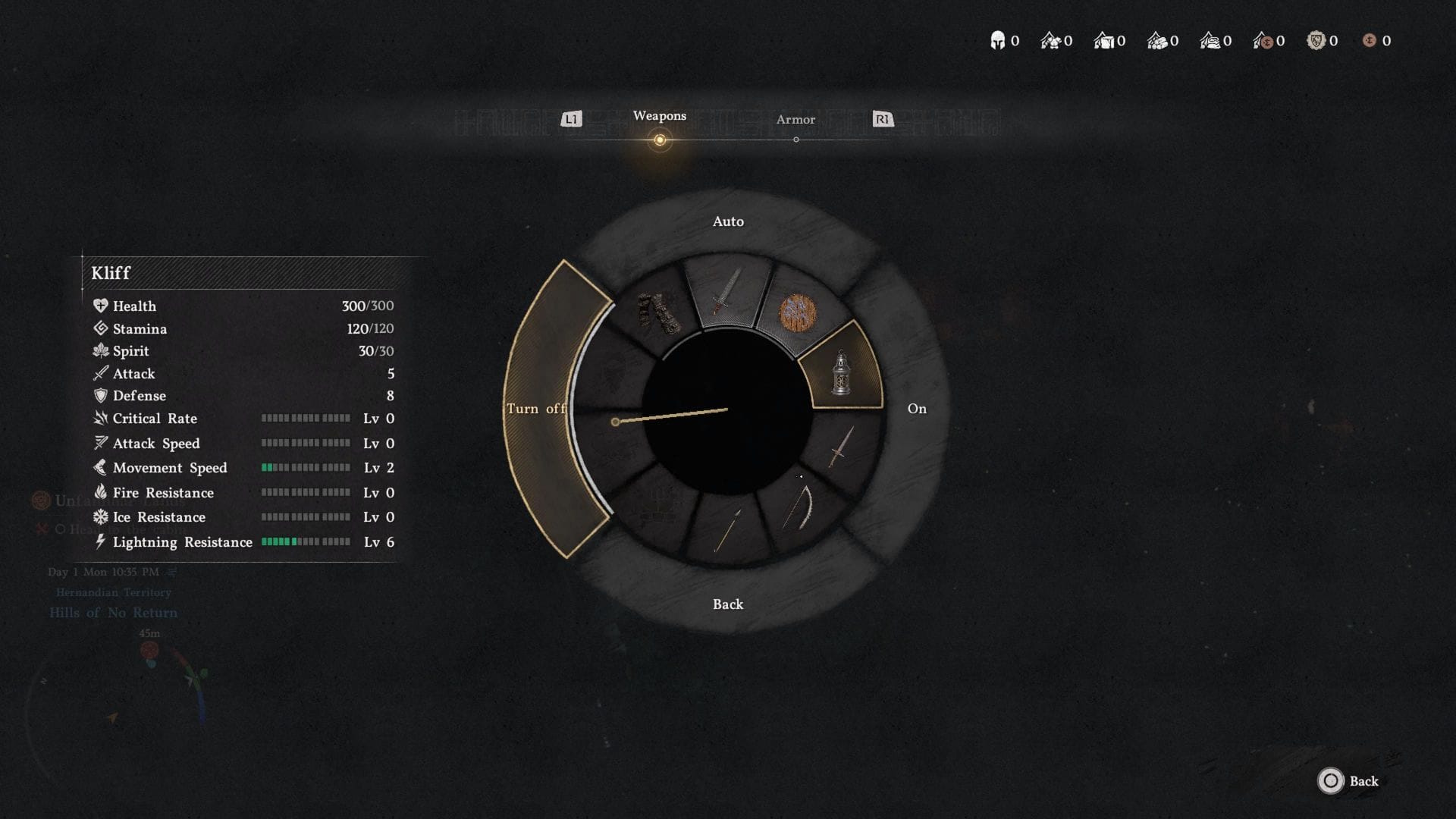Switch to the Armor tab
Image resolution: width=1456 pixels, height=819 pixels.
(x=795, y=119)
